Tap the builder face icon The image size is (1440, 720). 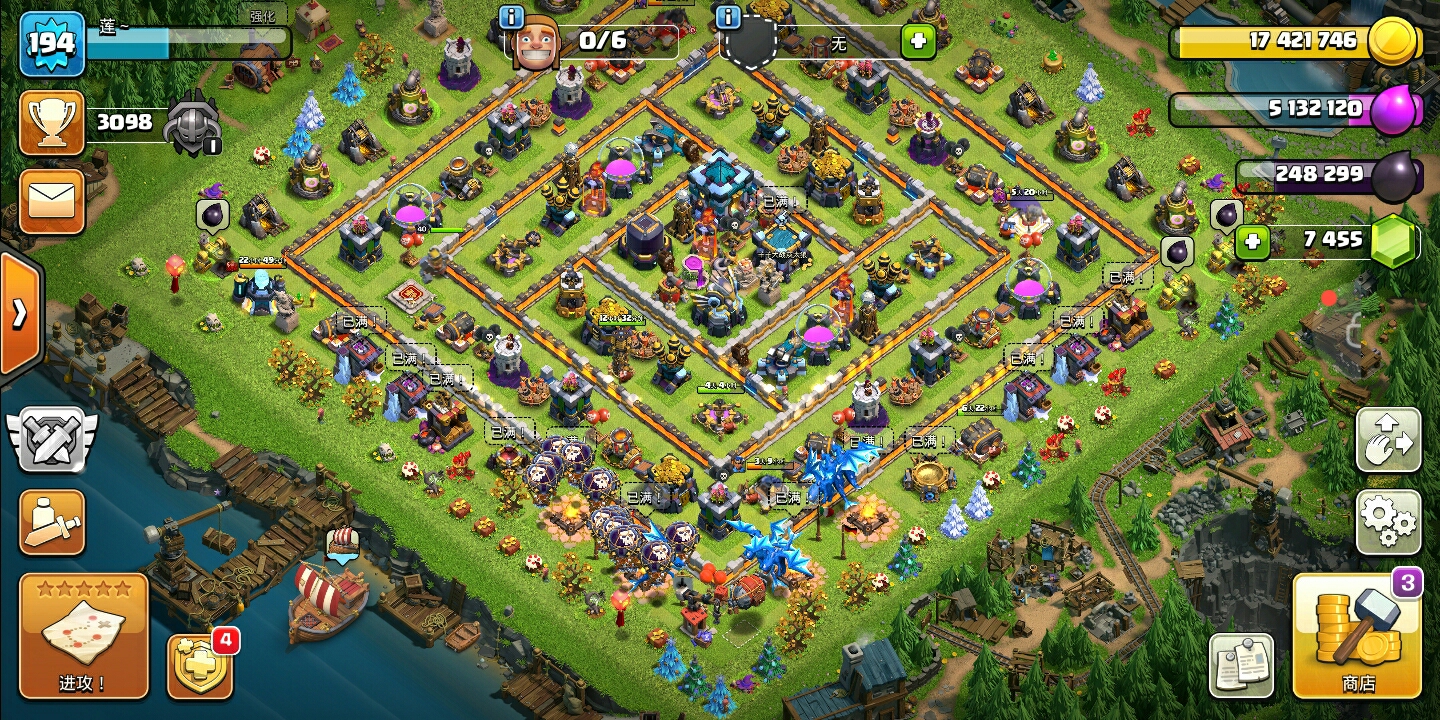point(535,43)
